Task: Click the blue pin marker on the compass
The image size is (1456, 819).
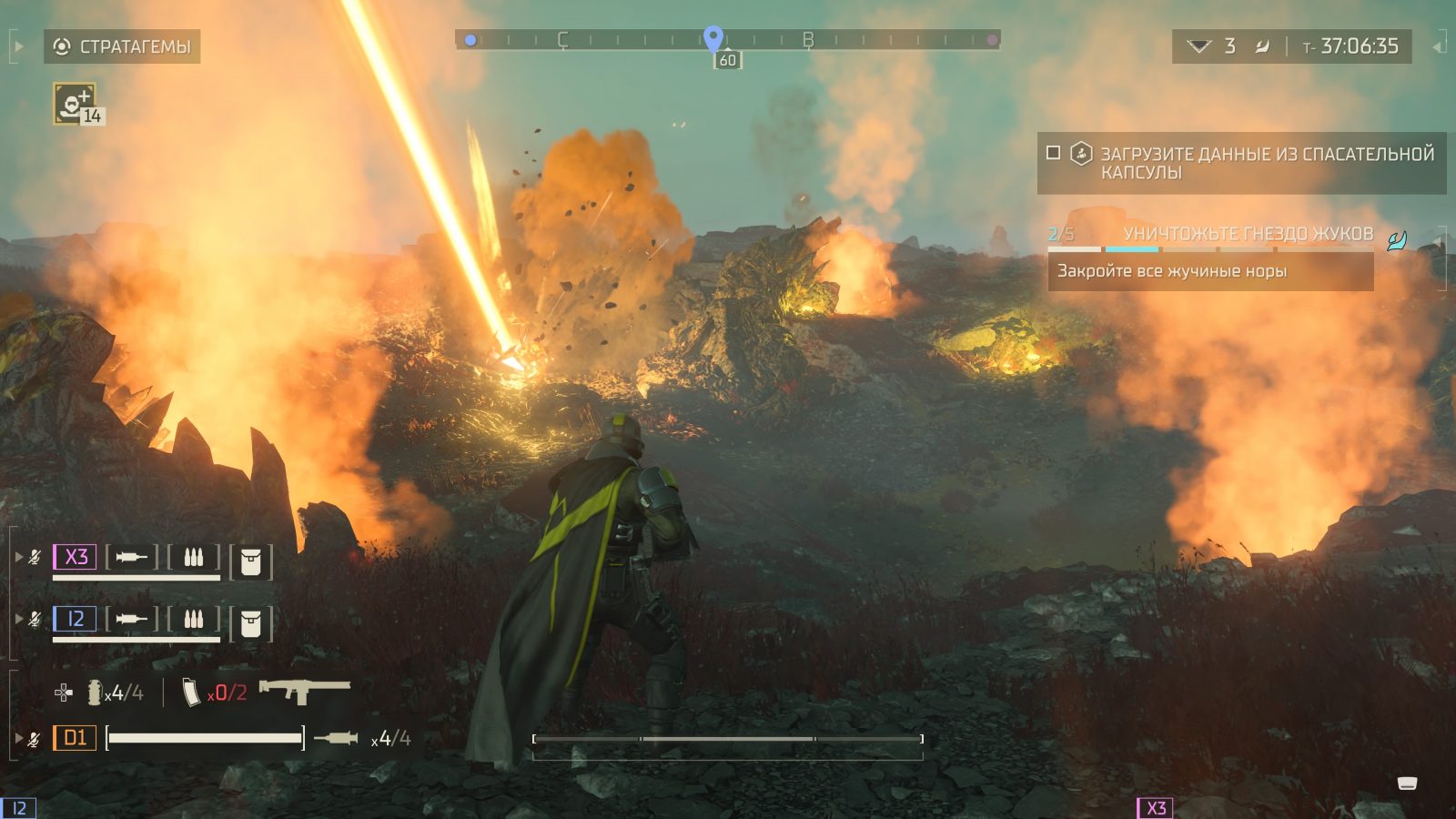Action: tap(713, 38)
